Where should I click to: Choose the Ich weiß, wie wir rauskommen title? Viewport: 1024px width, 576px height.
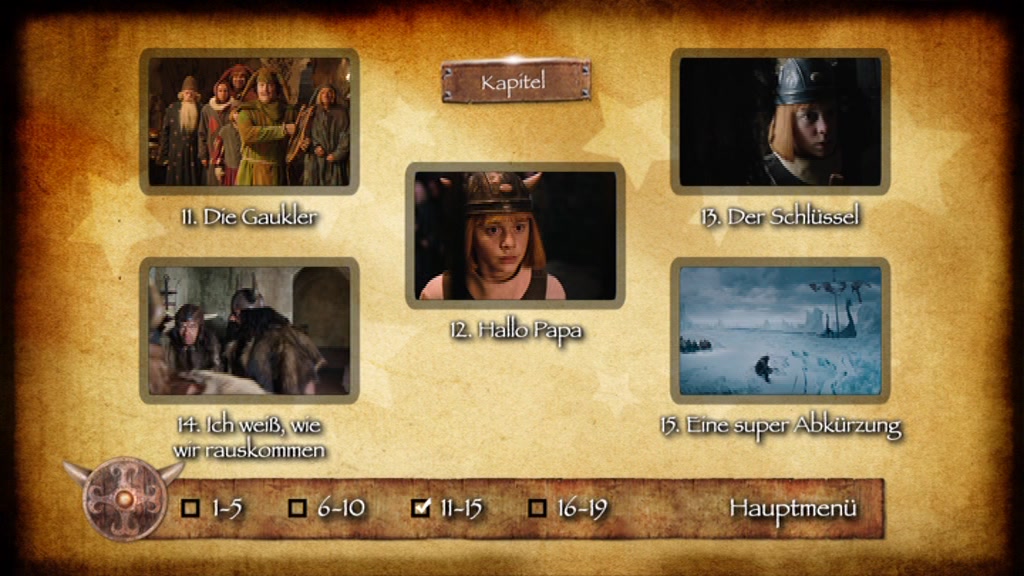(250, 437)
